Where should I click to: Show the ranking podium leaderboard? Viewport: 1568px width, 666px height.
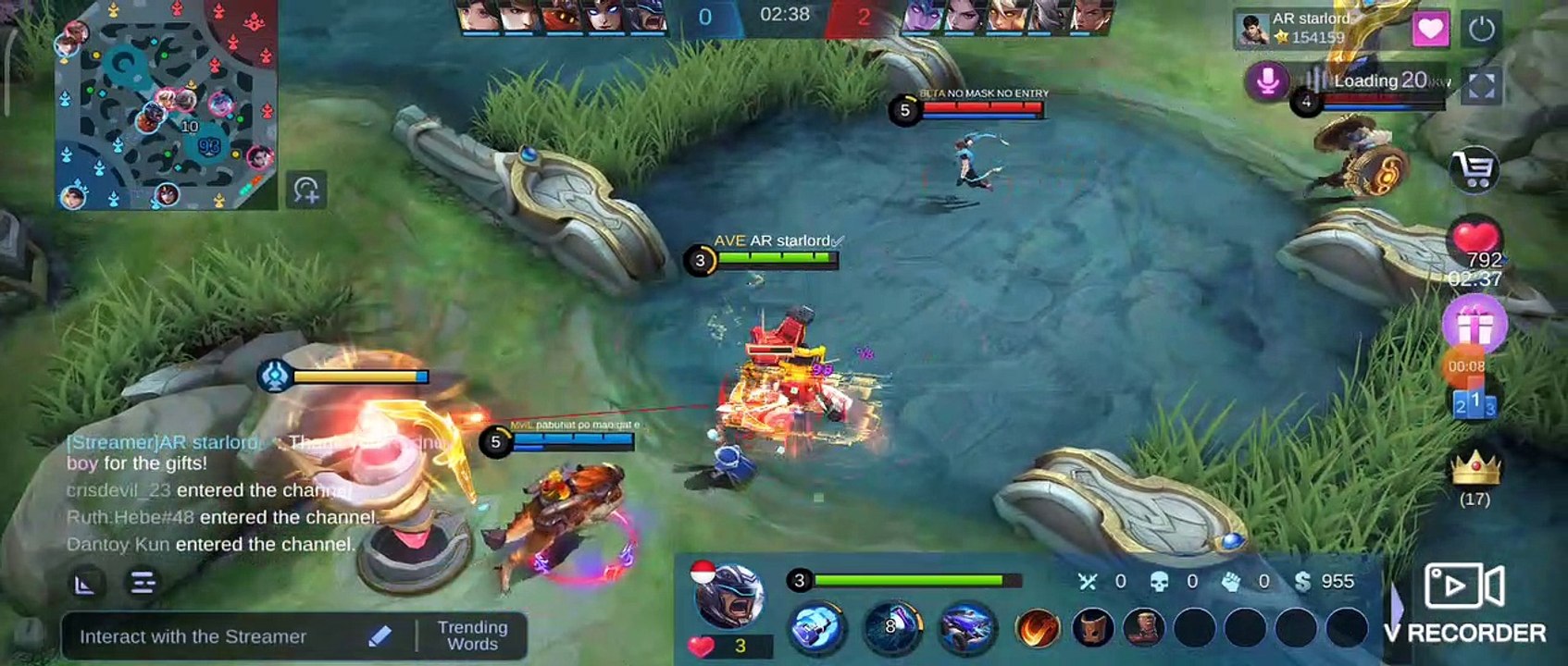pyautogui.click(x=1474, y=403)
